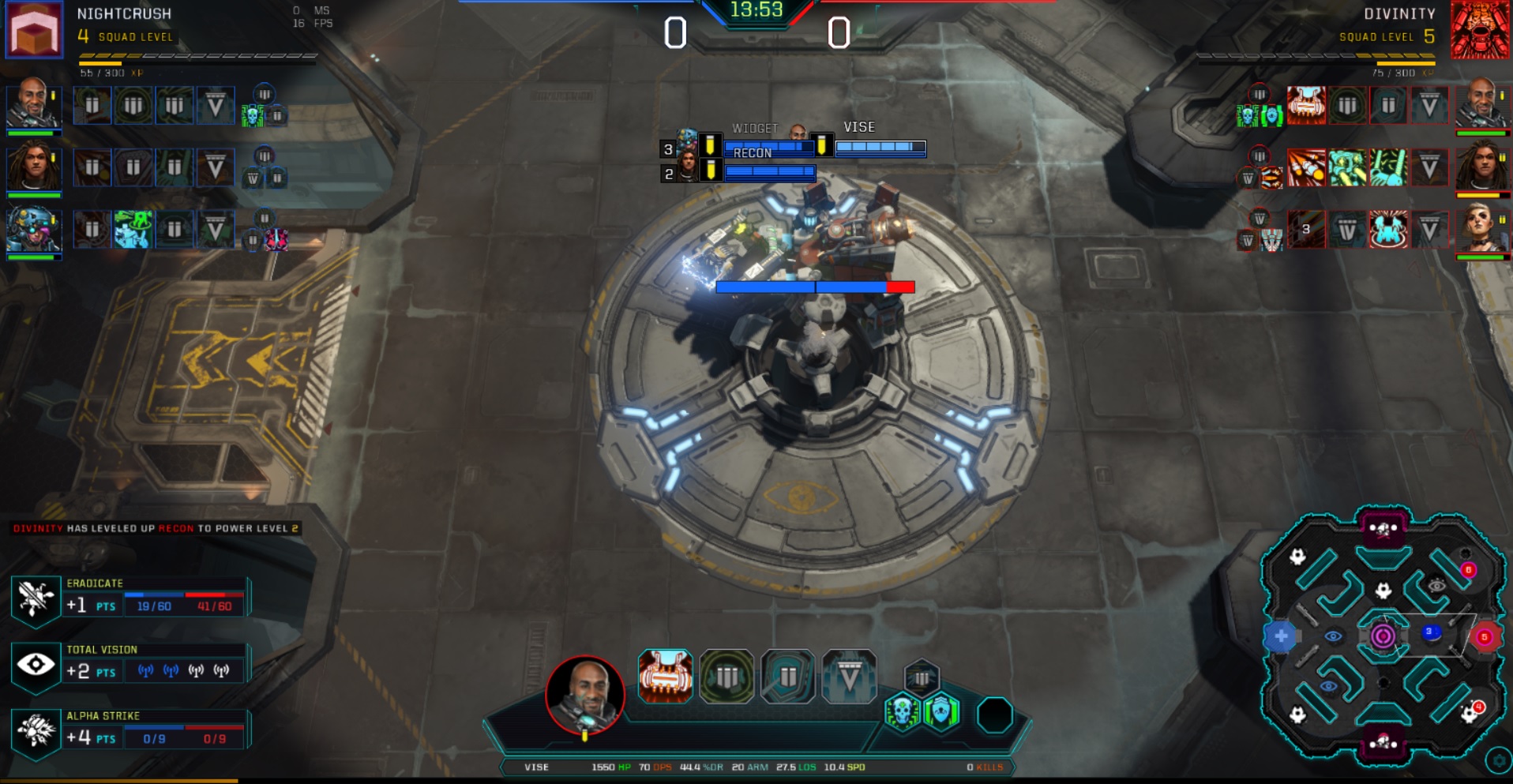Click the green skull gear icon in bottom bar
Image resolution: width=1513 pixels, height=784 pixels.
(902, 713)
